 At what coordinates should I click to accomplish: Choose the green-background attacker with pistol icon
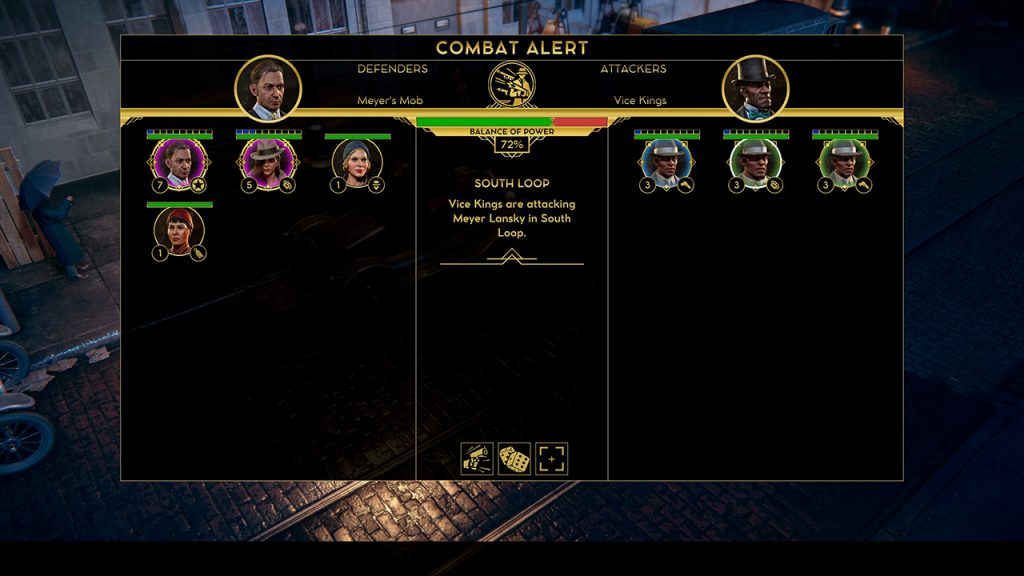click(x=844, y=163)
